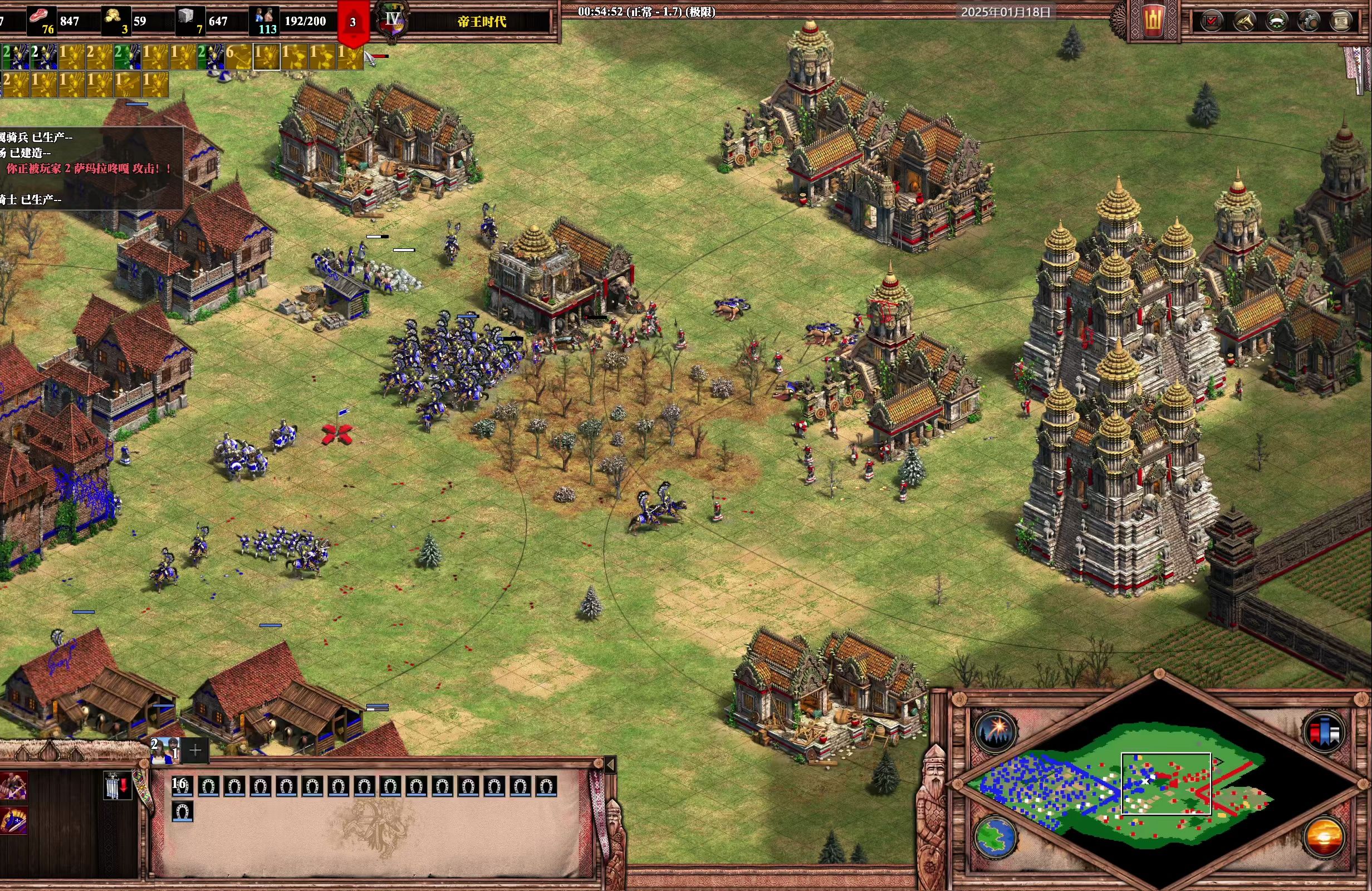This screenshot has width=1372, height=891.
Task: Open the scroll menu button
Action: pos(1341,21)
